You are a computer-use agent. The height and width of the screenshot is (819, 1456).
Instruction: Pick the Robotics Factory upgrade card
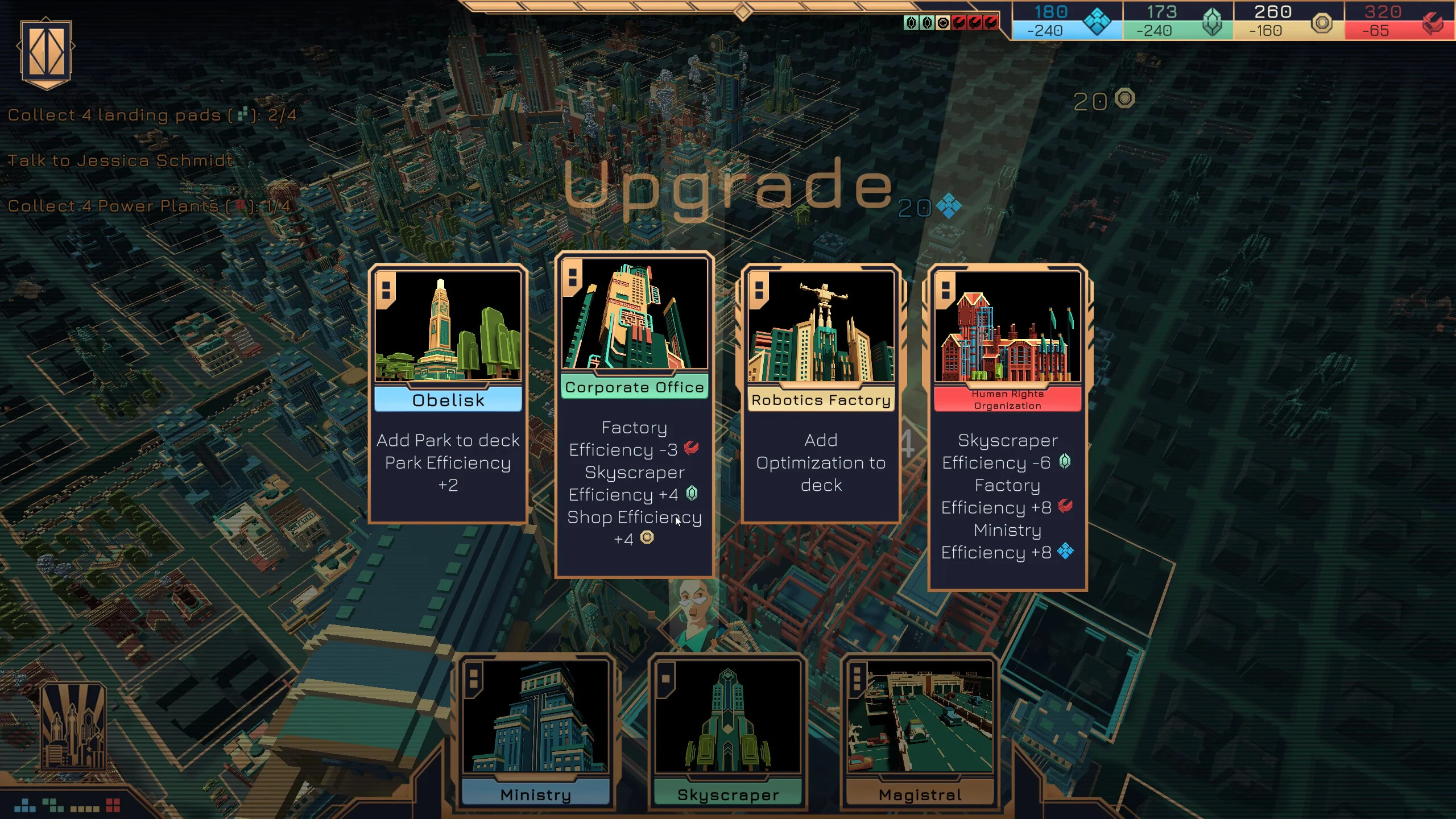pos(821,394)
